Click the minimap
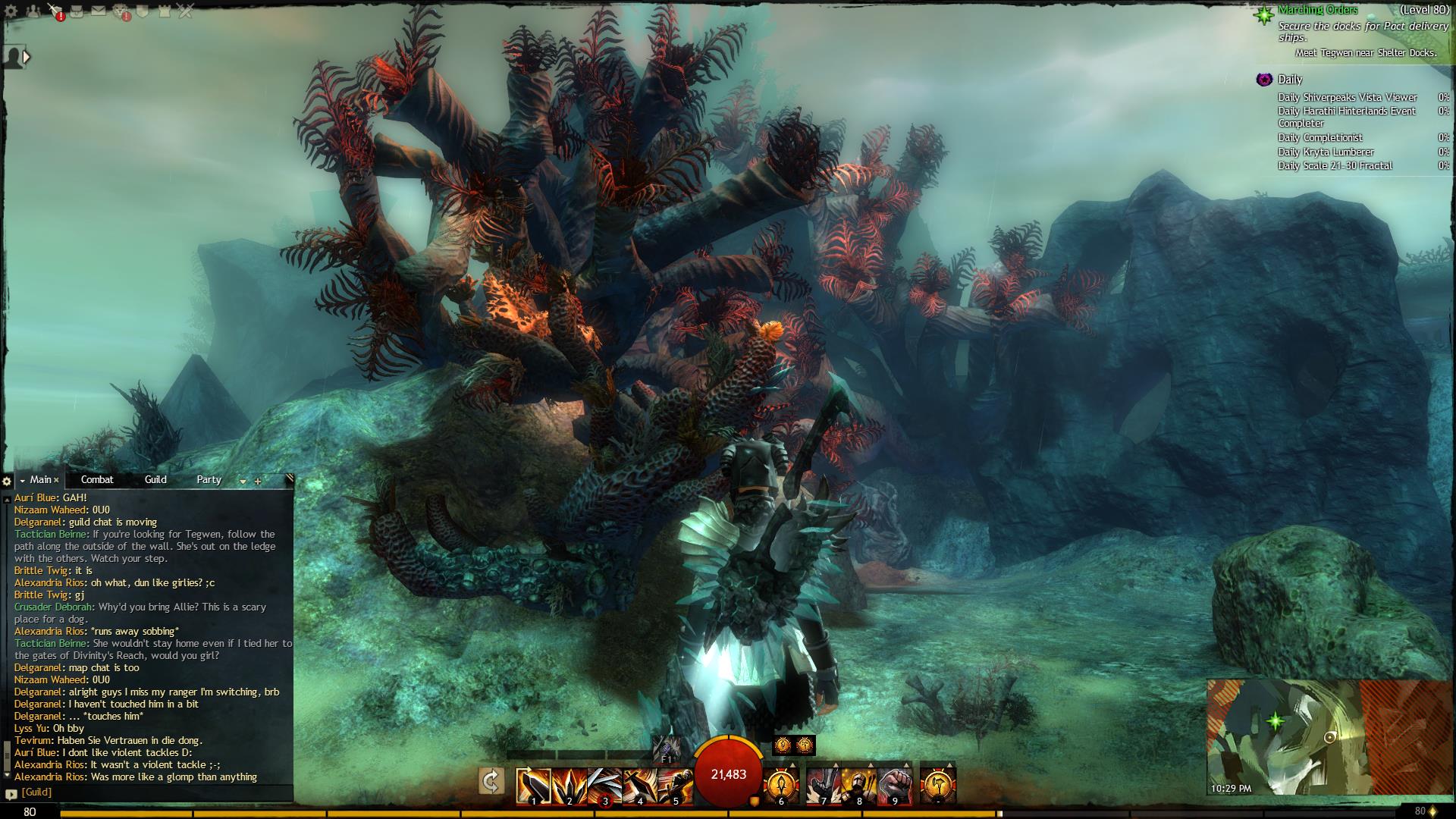This screenshot has height=819, width=1456. (1283, 736)
